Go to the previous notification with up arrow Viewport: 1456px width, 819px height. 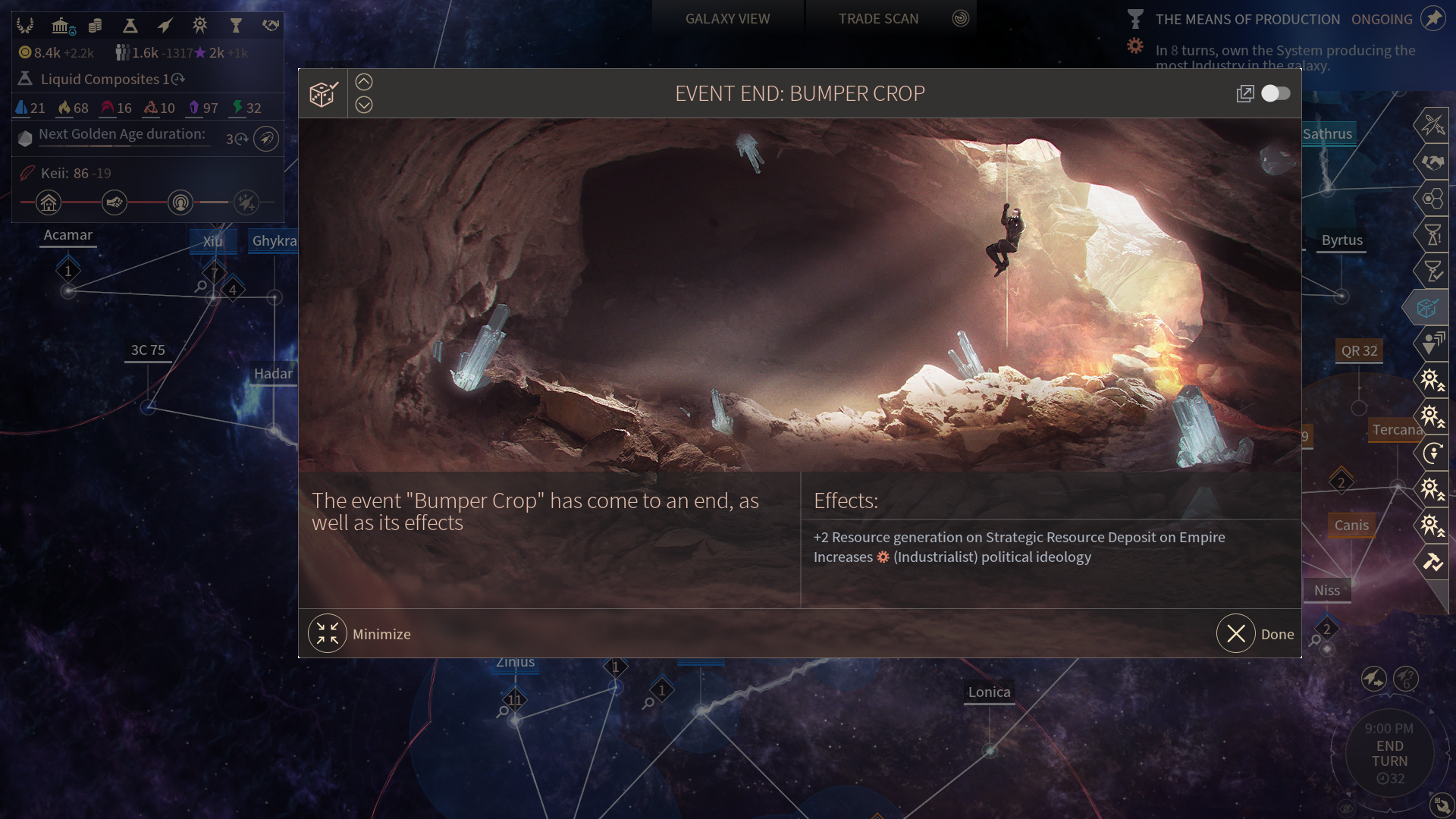(x=364, y=82)
